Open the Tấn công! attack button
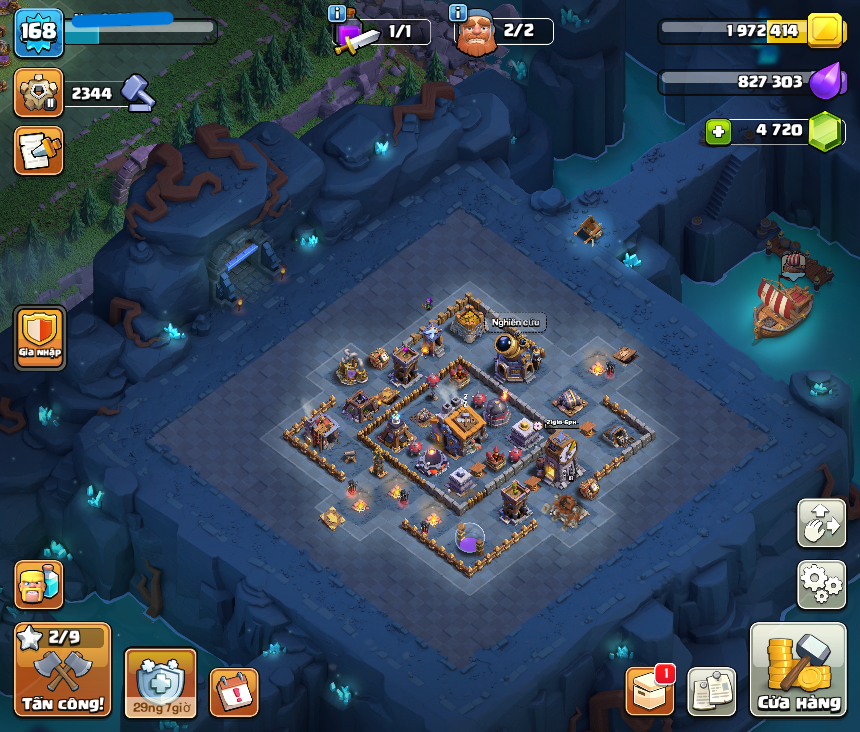Viewport: 860px width, 732px height. (62, 669)
